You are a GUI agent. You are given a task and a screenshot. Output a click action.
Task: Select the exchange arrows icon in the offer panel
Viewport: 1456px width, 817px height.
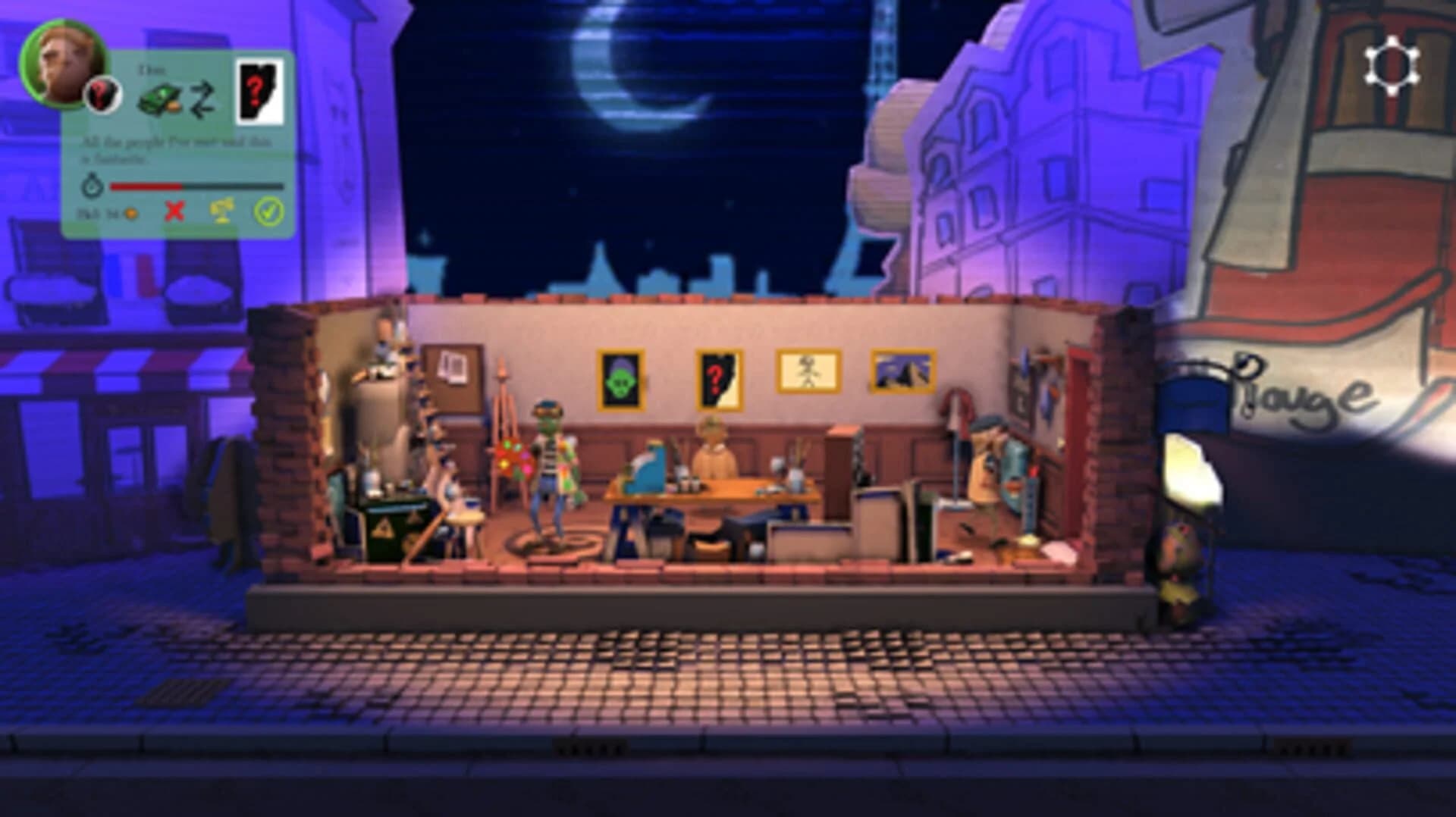tap(203, 97)
